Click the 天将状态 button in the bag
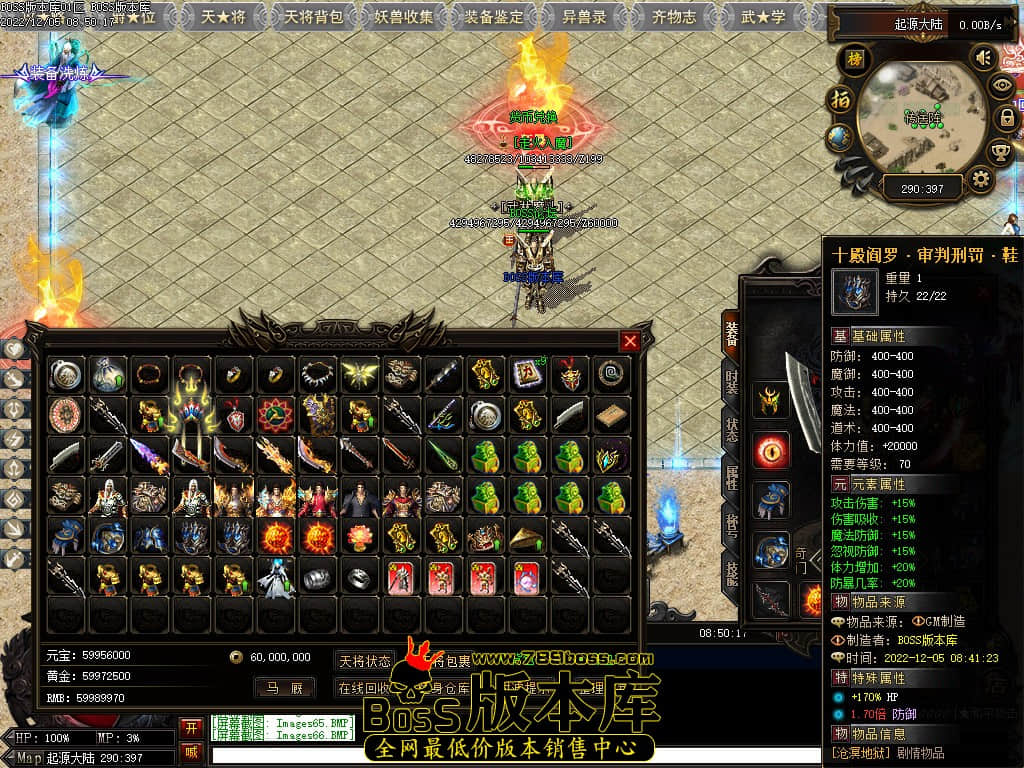Screen dimensions: 1024x768 click(365, 660)
